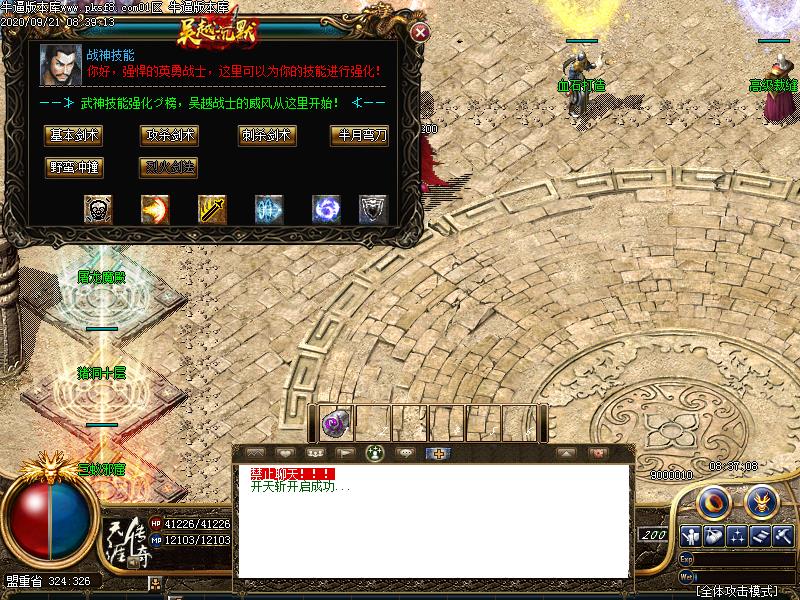The image size is (800, 600).
Task: Choose the 半月弯刀 skill button
Action: point(360,135)
